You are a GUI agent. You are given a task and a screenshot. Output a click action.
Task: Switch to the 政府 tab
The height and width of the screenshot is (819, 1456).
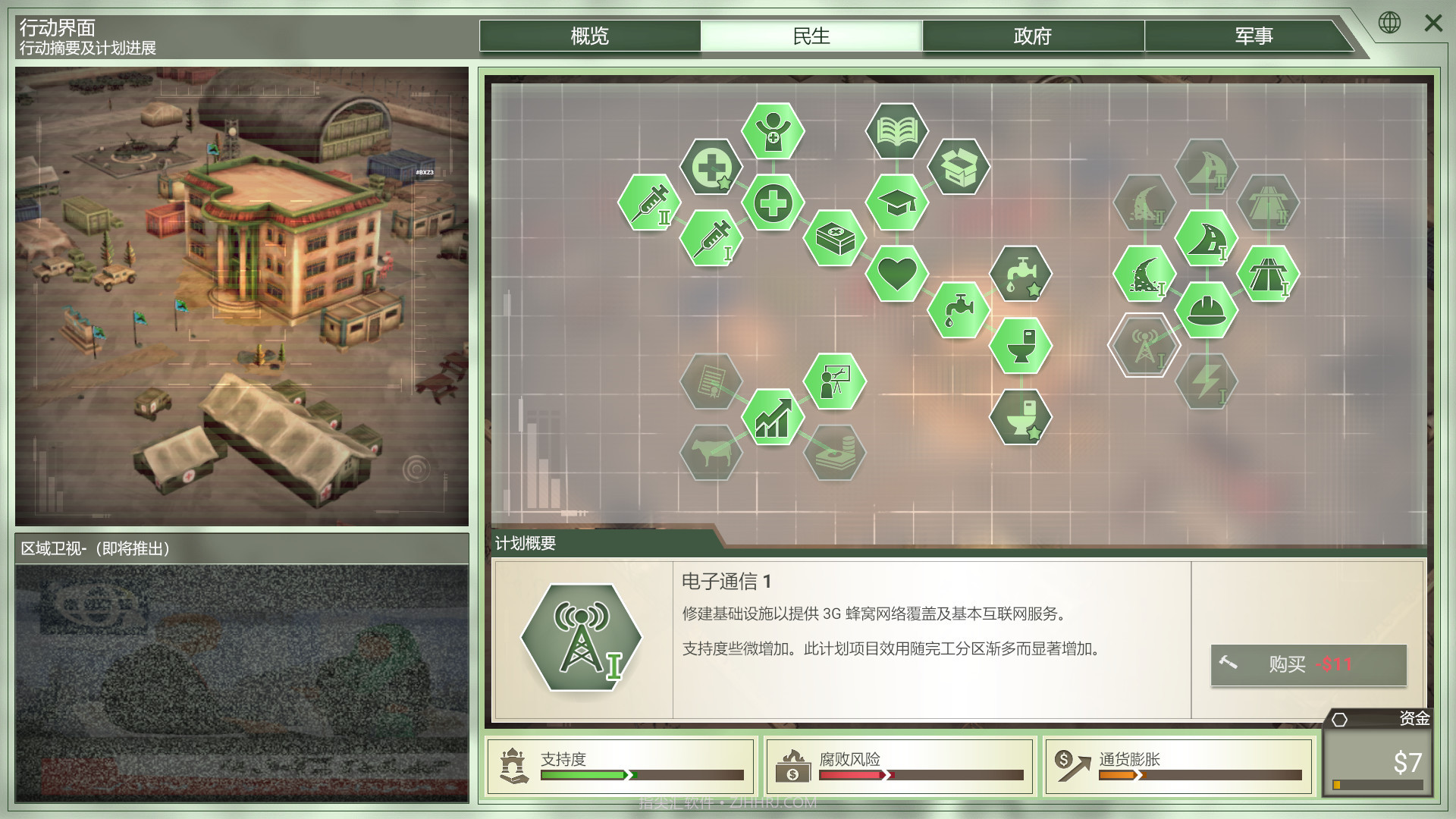[1034, 36]
